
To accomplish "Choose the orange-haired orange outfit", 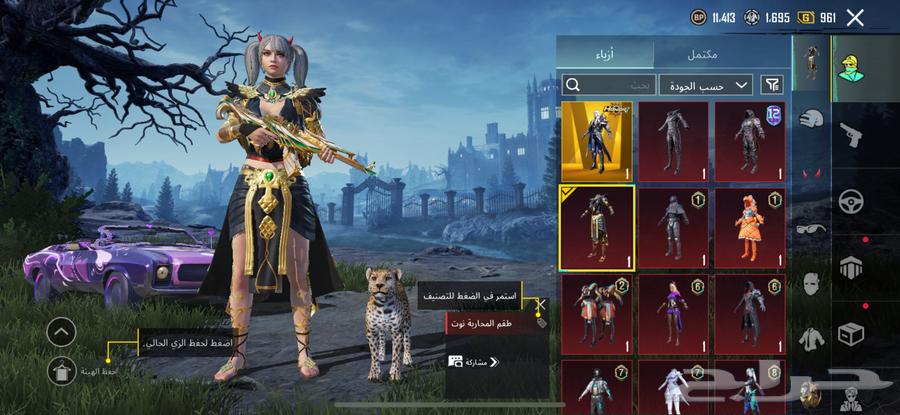I will (x=749, y=227).
